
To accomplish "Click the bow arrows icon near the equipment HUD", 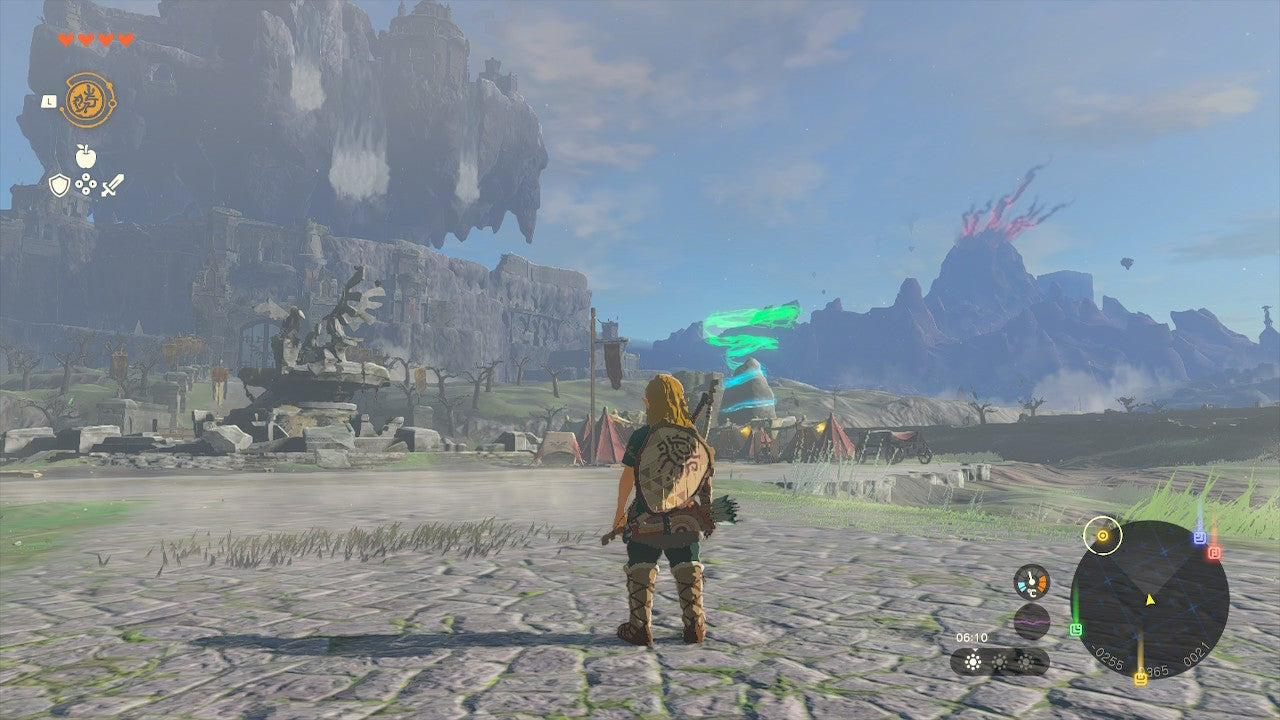I will 86,184.
